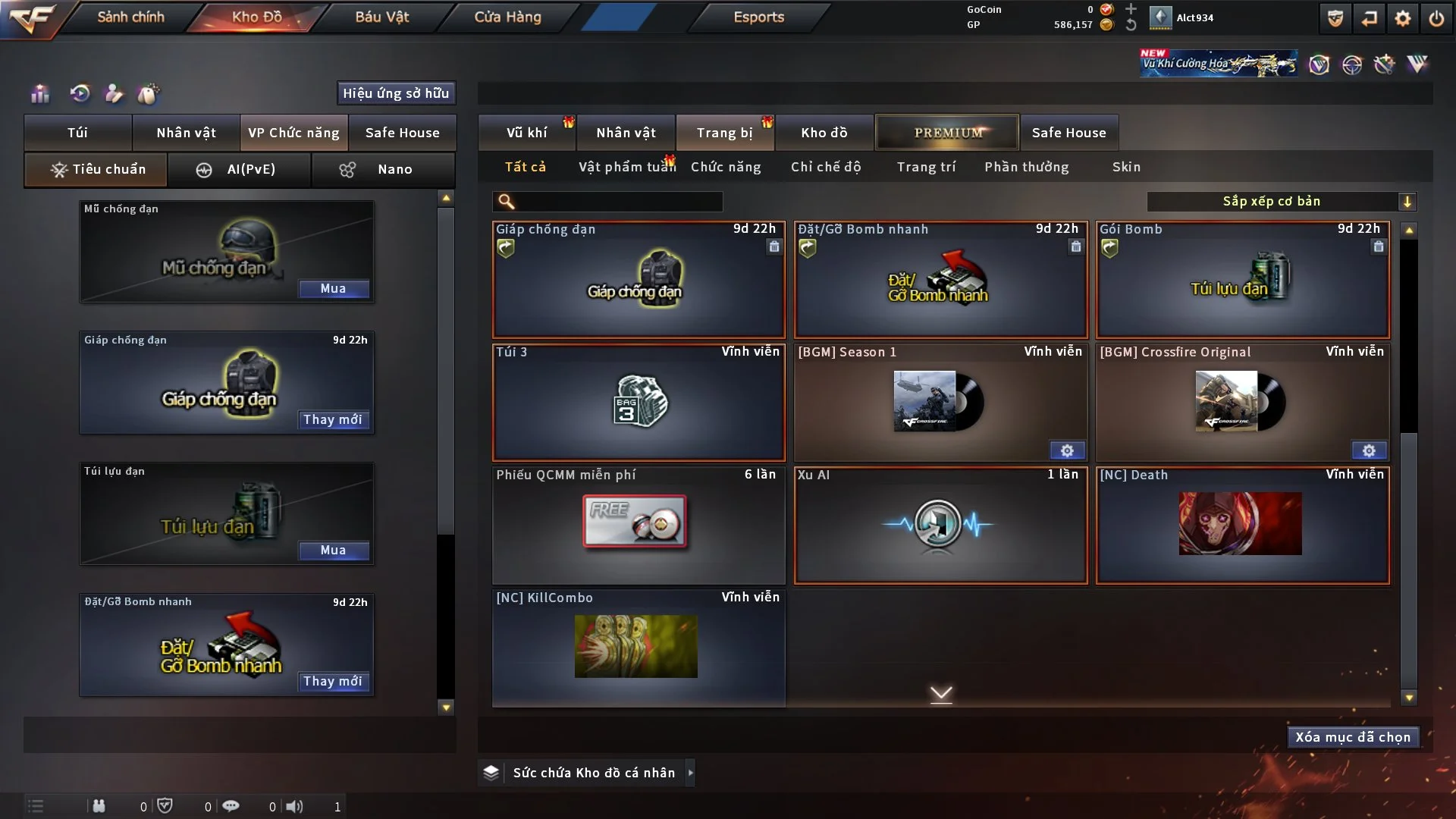Screen dimensions: 1456x819
Task: Open the Báu Vật menu
Action: pos(381,17)
